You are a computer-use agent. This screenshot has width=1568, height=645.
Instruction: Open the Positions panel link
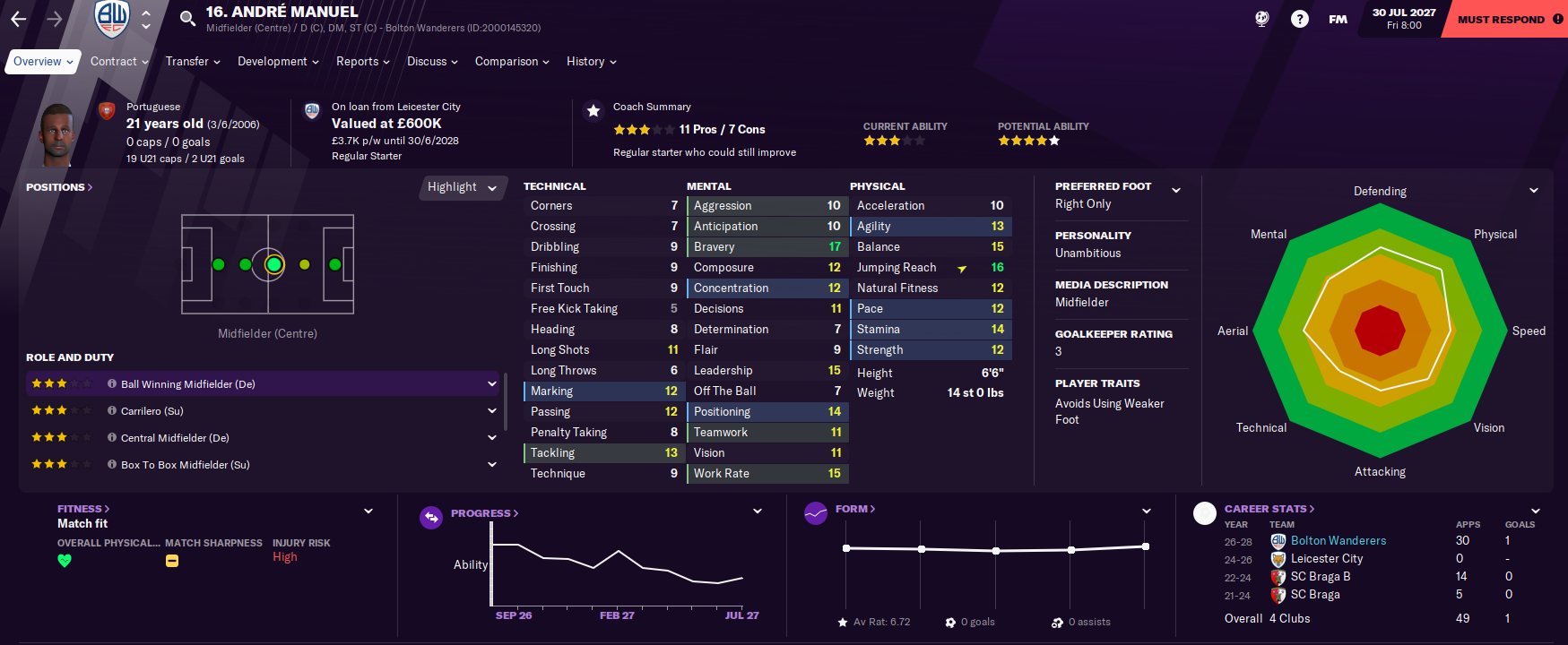pyautogui.click(x=59, y=187)
